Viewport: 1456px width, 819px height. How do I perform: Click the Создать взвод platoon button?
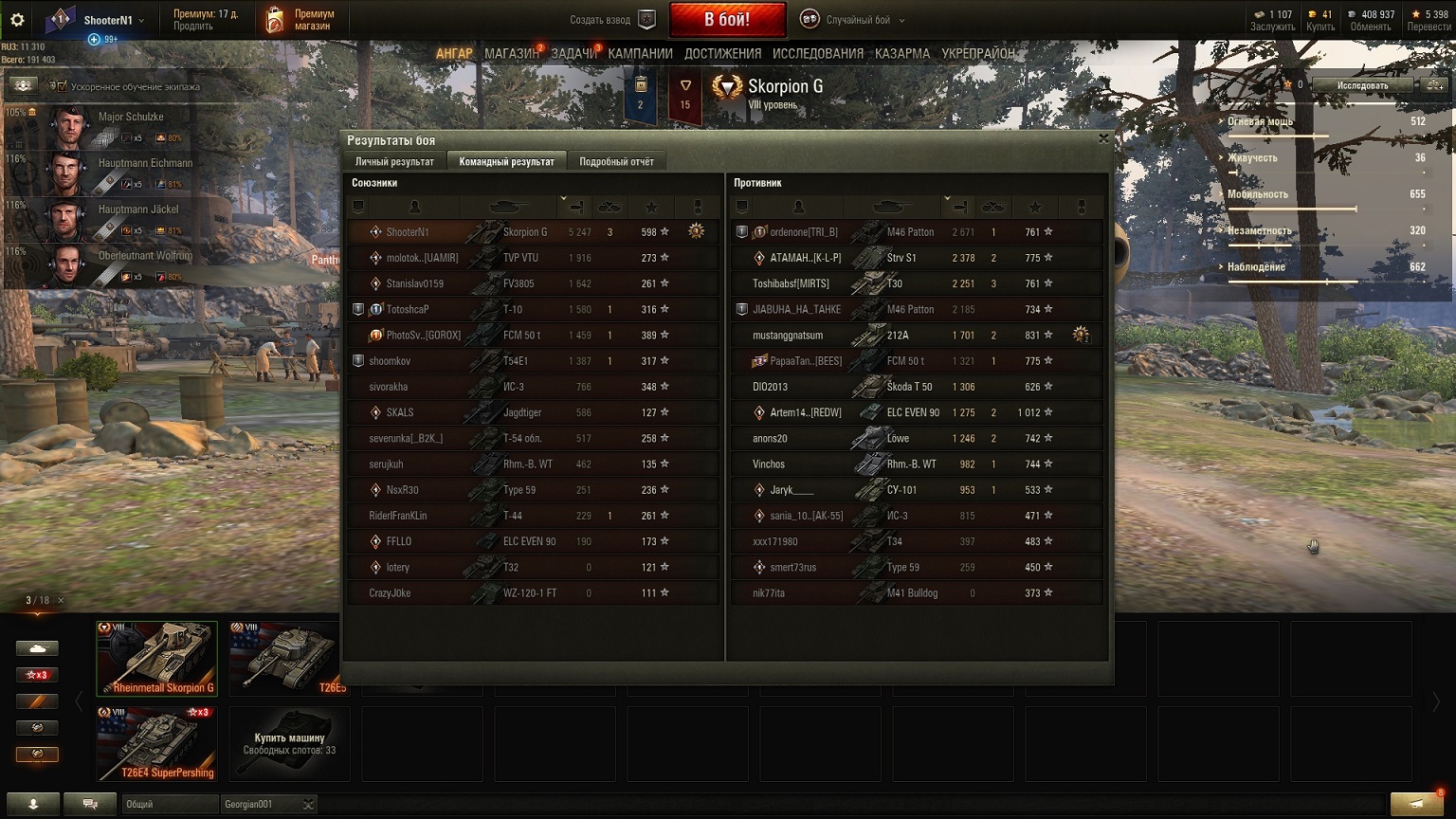(613, 20)
